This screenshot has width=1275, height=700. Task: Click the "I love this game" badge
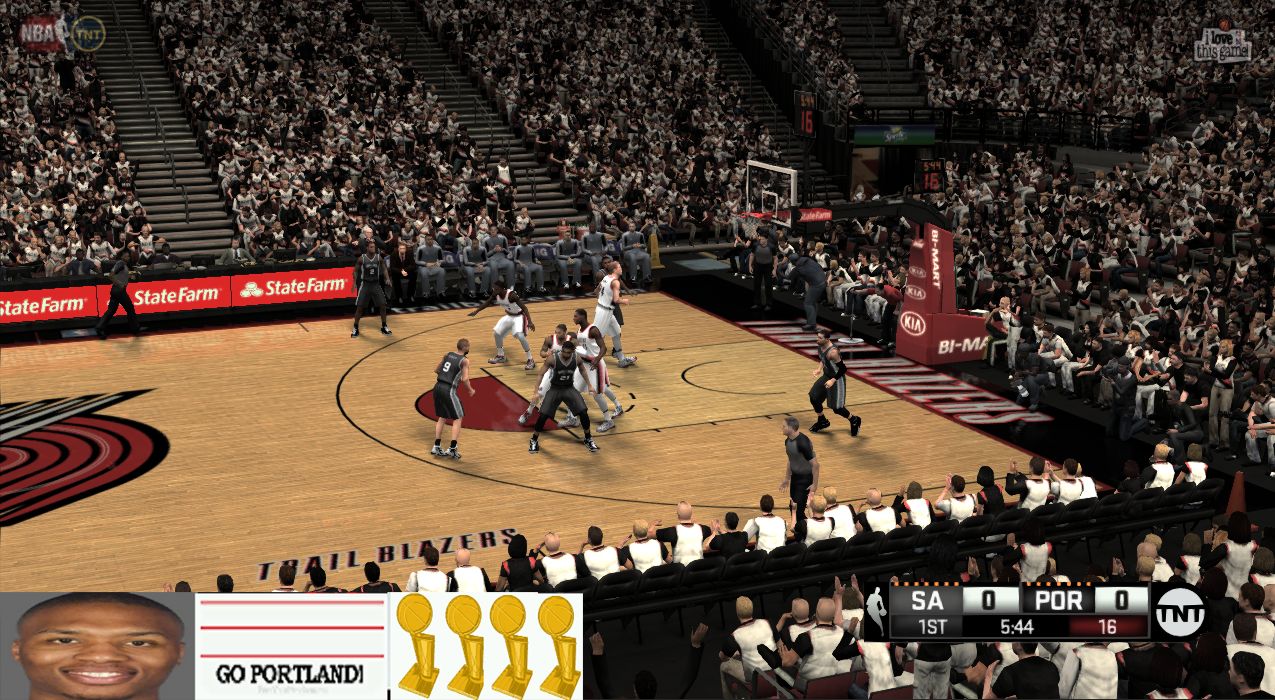[x=1222, y=42]
